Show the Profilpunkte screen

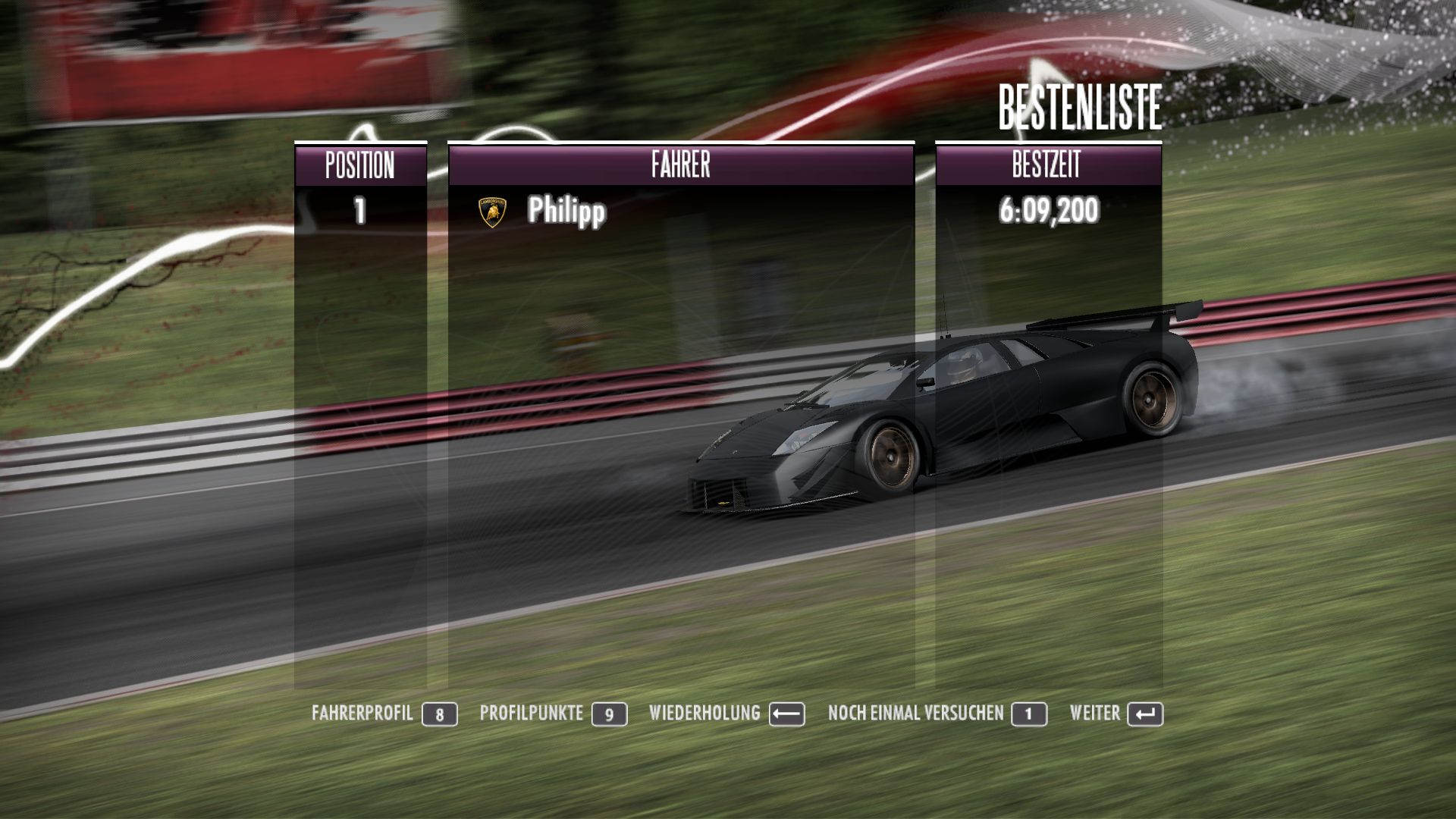[x=553, y=714]
